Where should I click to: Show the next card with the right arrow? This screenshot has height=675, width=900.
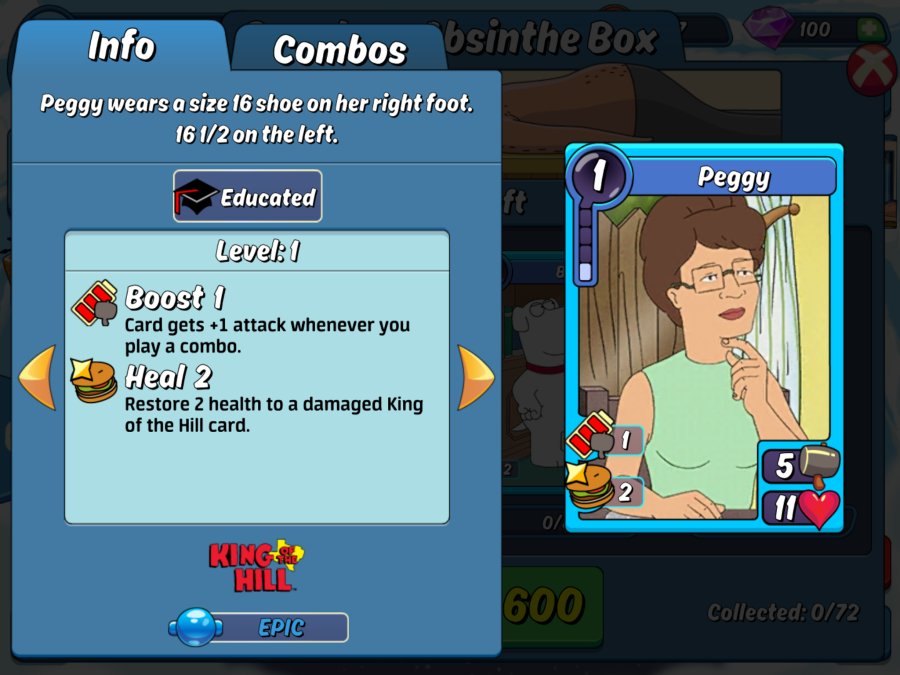[475, 377]
